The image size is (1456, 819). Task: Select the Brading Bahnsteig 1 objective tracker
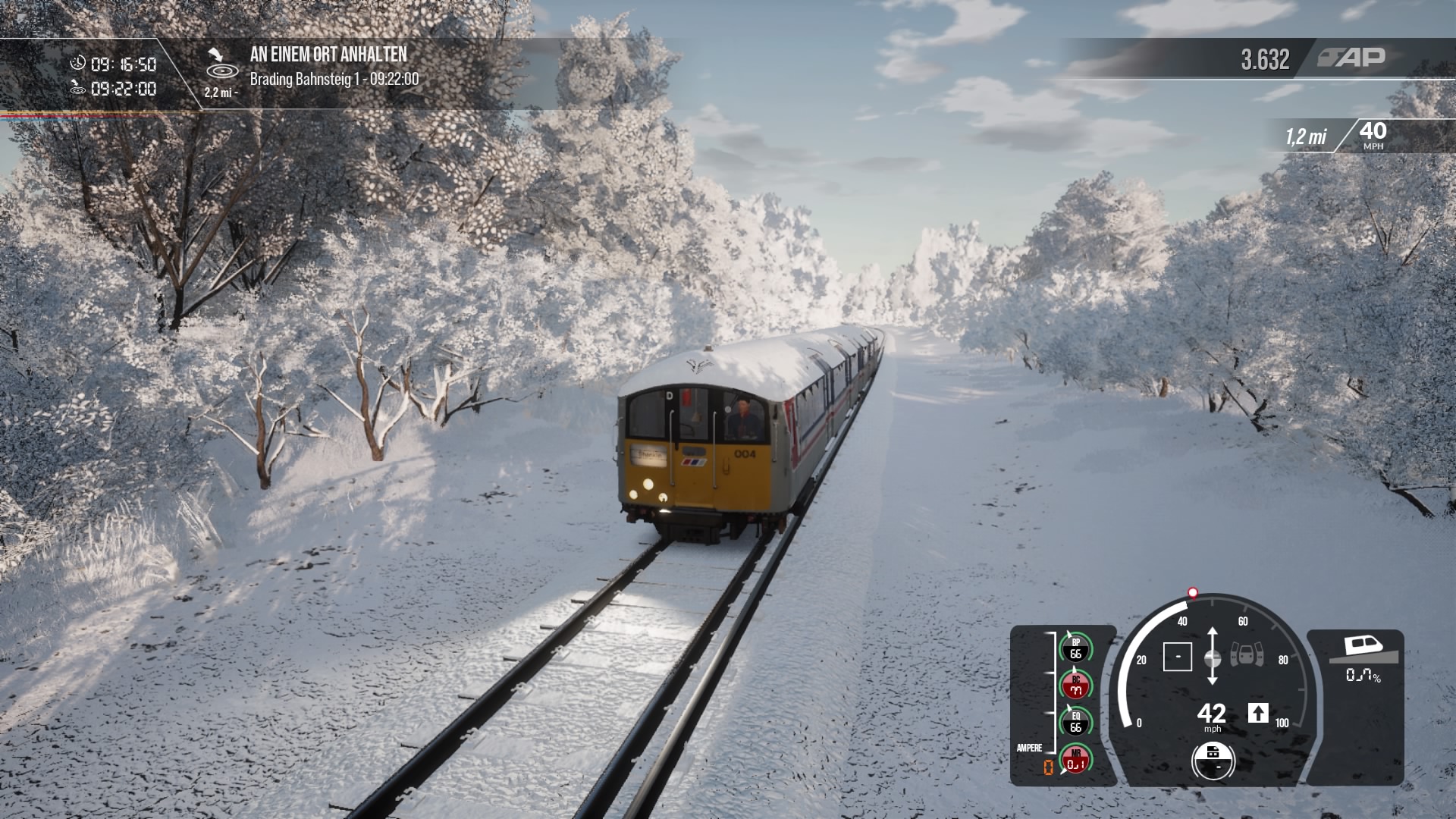pyautogui.click(x=334, y=78)
